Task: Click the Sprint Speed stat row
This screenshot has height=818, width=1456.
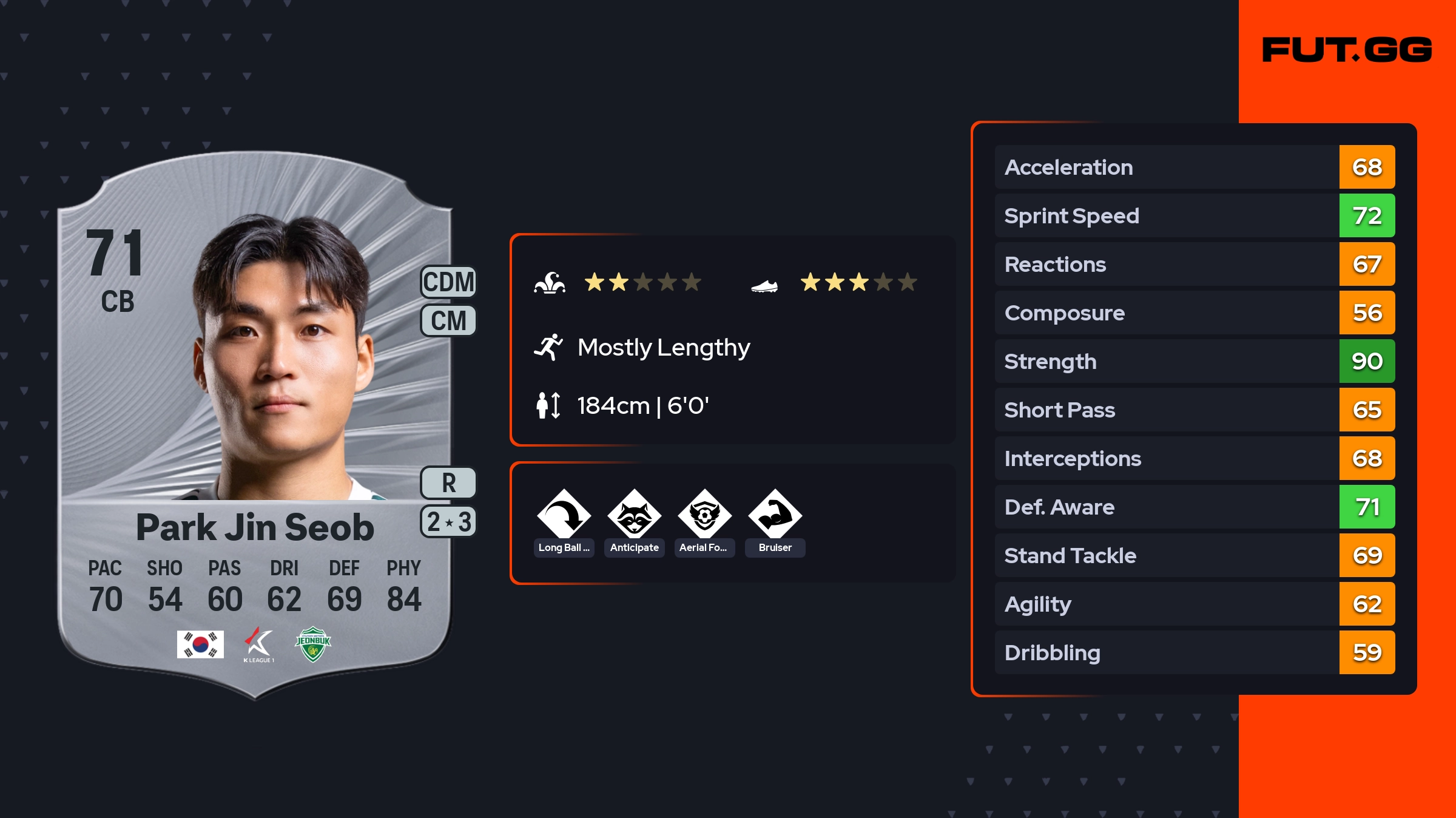Action: click(x=1194, y=216)
